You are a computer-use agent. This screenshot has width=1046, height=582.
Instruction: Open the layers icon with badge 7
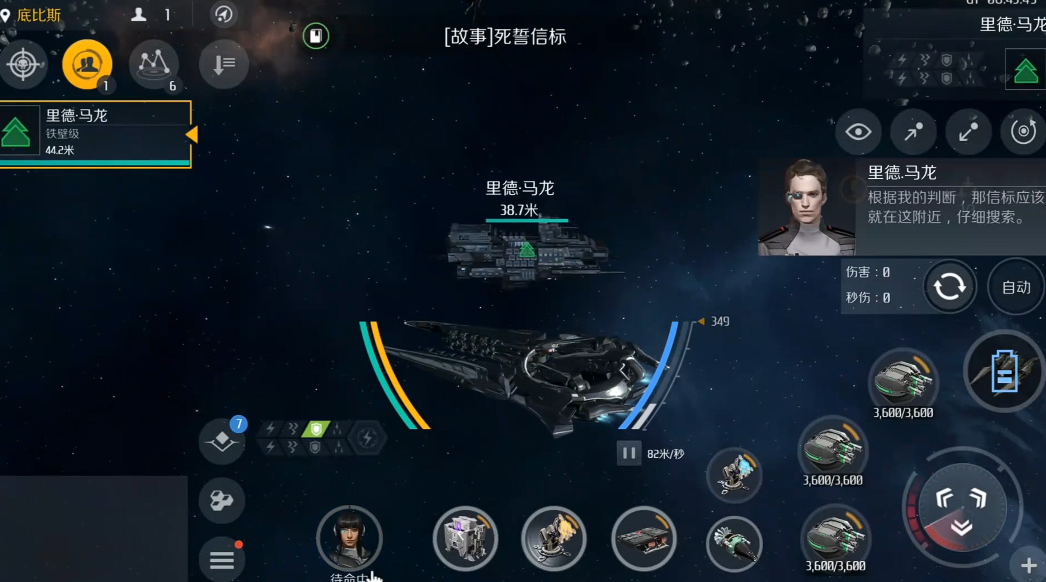(222, 441)
